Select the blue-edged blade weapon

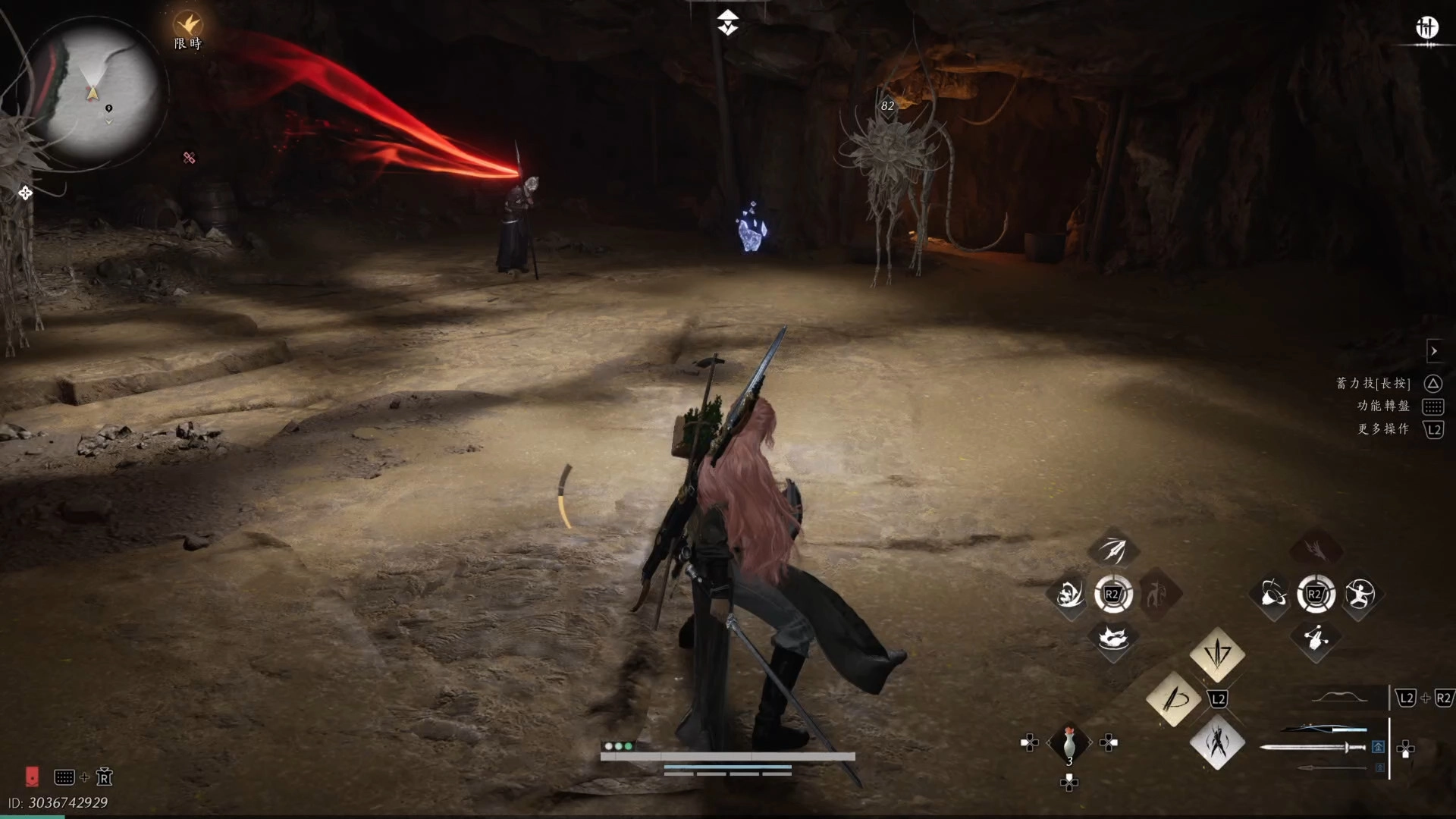click(x=1323, y=729)
